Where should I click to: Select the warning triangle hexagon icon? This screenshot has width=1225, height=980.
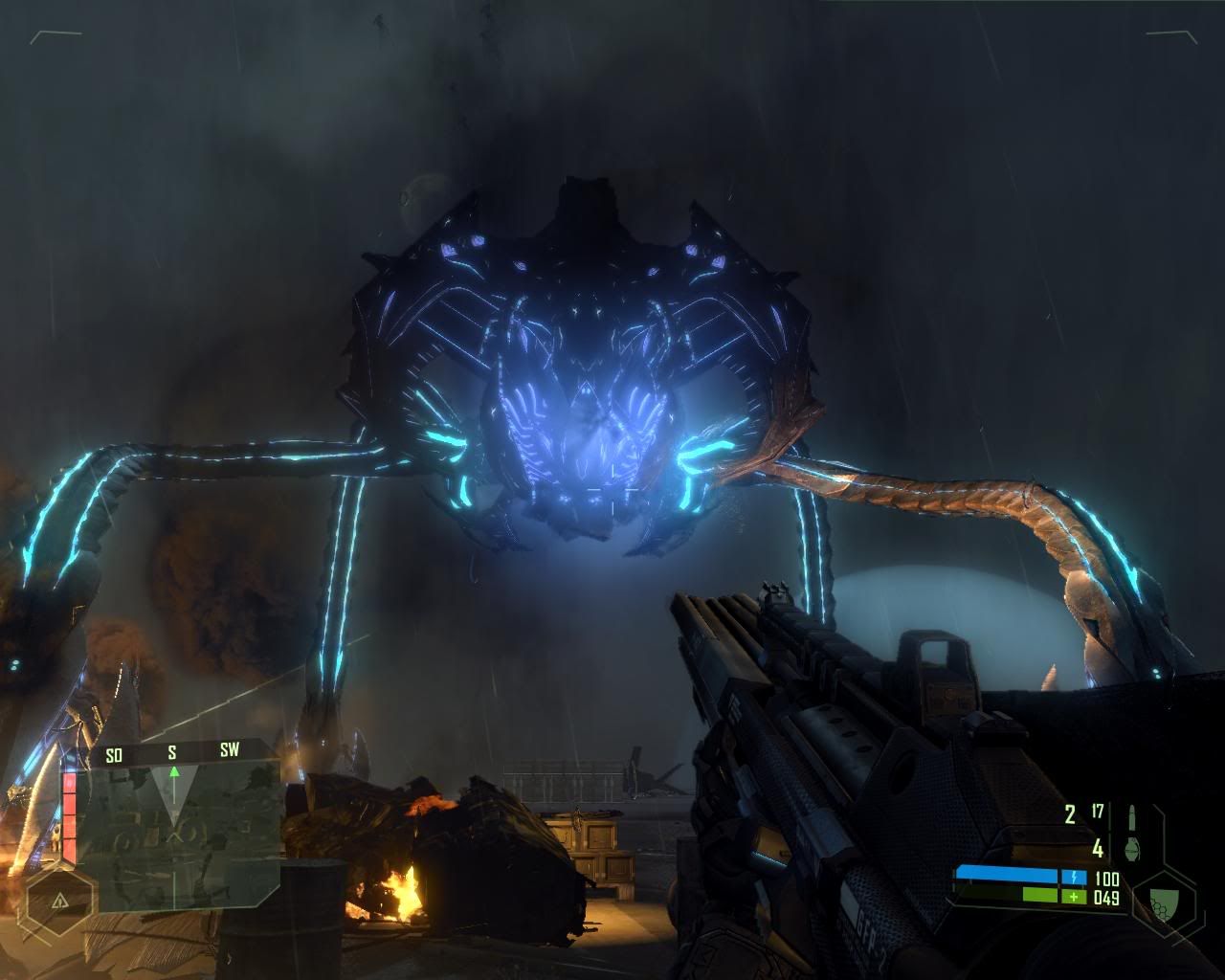(x=60, y=901)
